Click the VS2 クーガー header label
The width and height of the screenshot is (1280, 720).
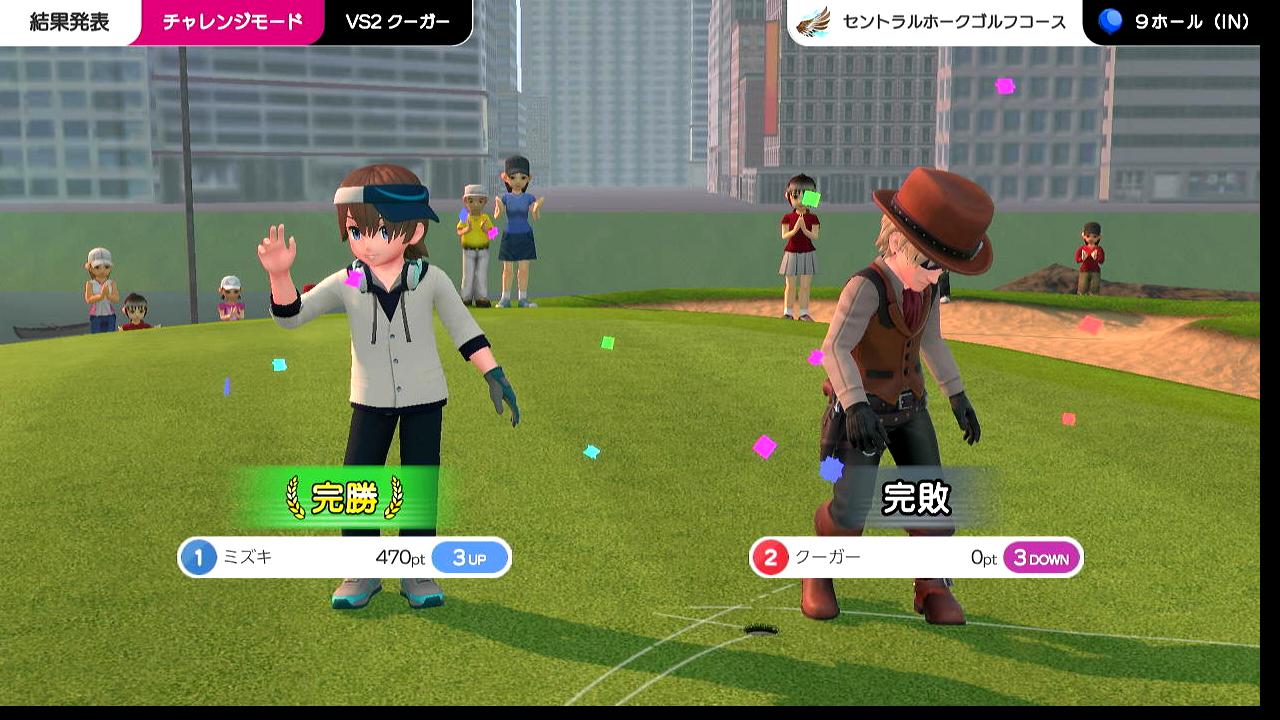(x=397, y=22)
